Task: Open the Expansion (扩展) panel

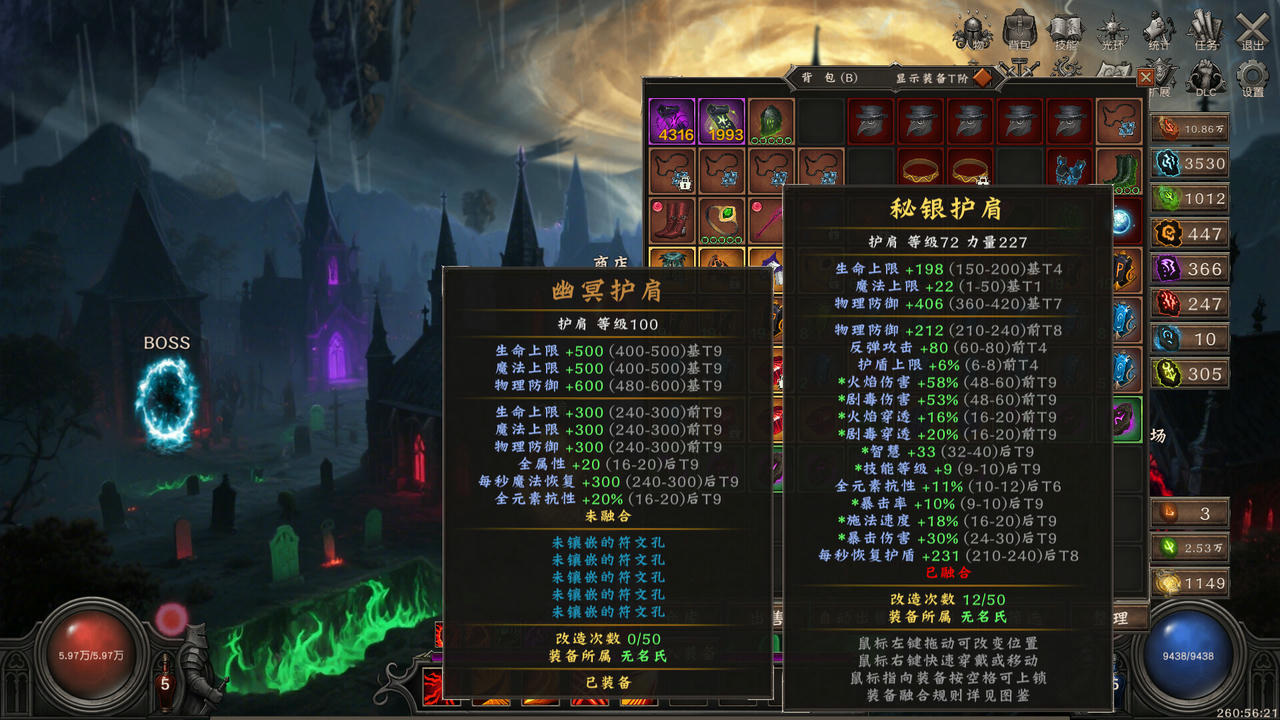Action: 1160,75
